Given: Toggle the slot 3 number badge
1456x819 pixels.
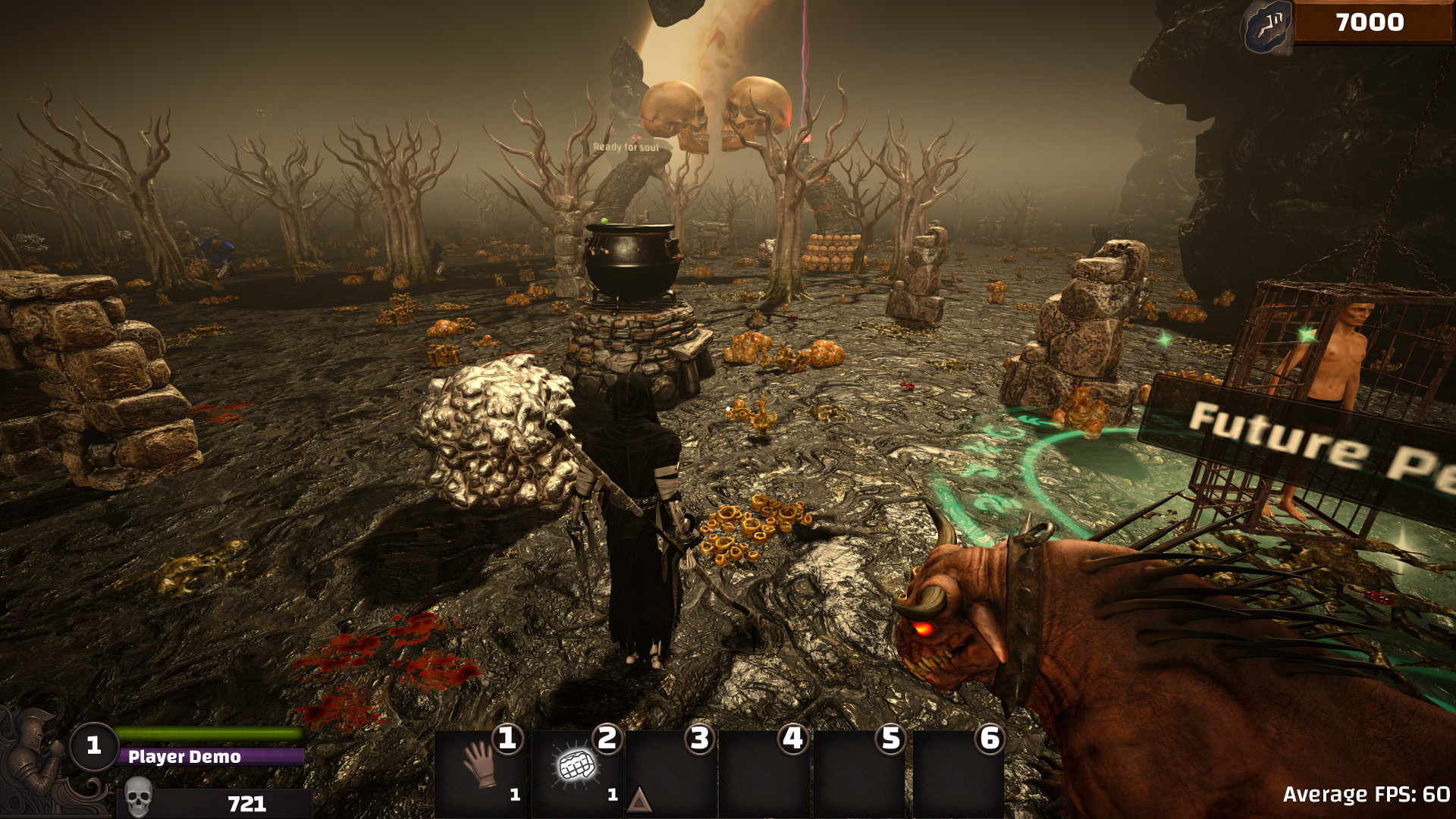Looking at the screenshot, I should (698, 739).
